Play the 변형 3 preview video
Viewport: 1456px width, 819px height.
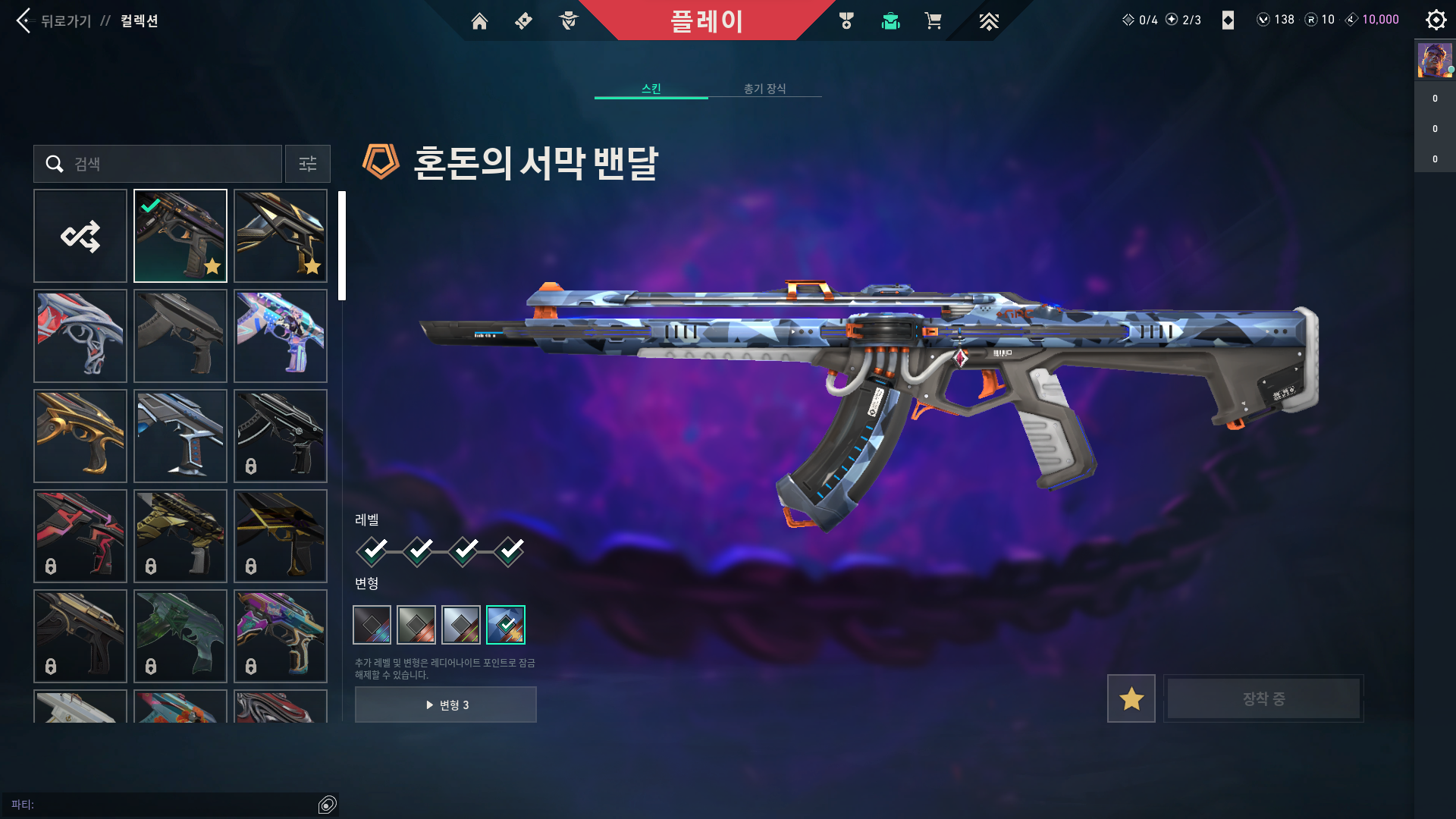[x=446, y=704]
